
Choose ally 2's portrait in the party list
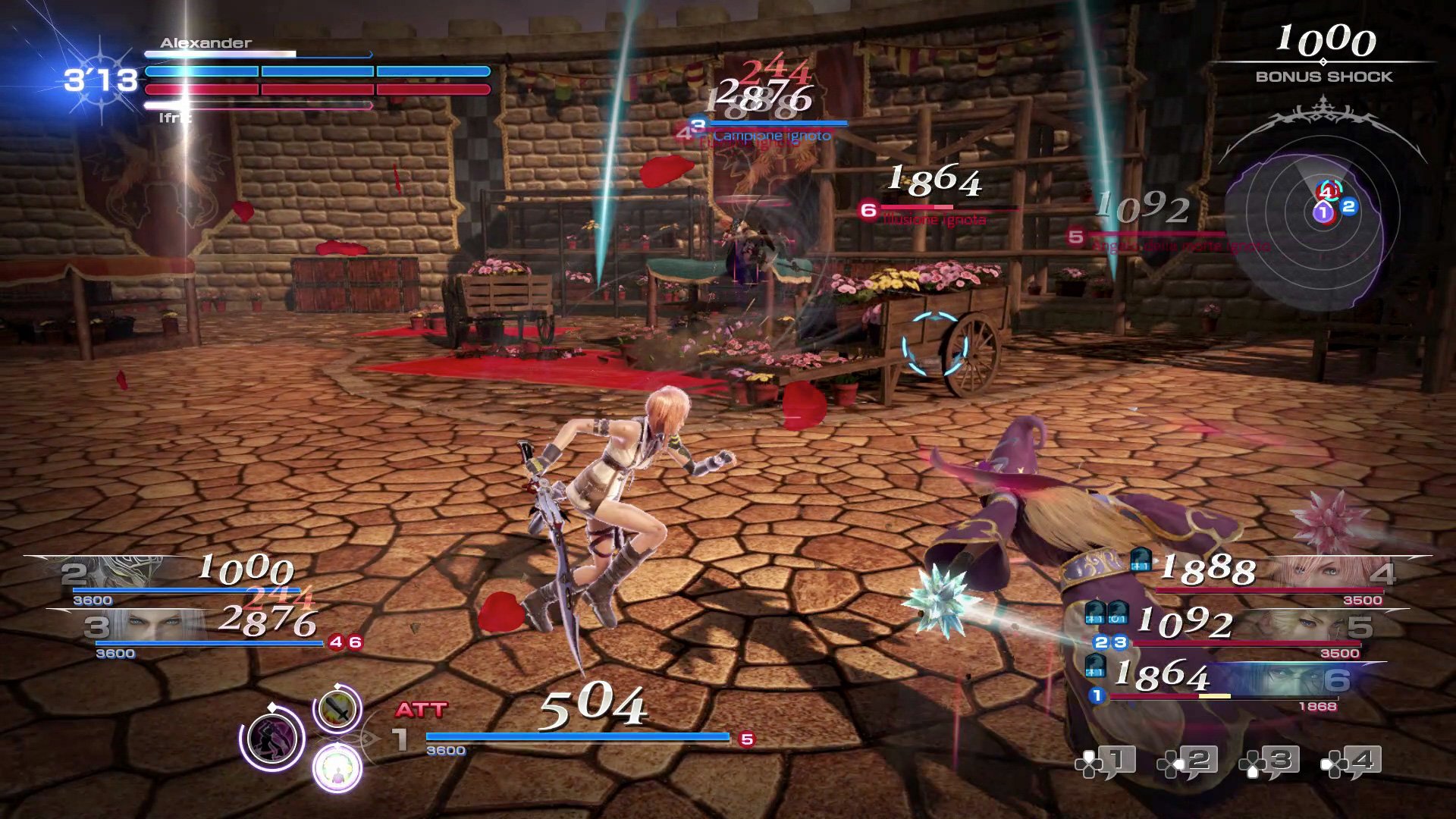[121, 573]
